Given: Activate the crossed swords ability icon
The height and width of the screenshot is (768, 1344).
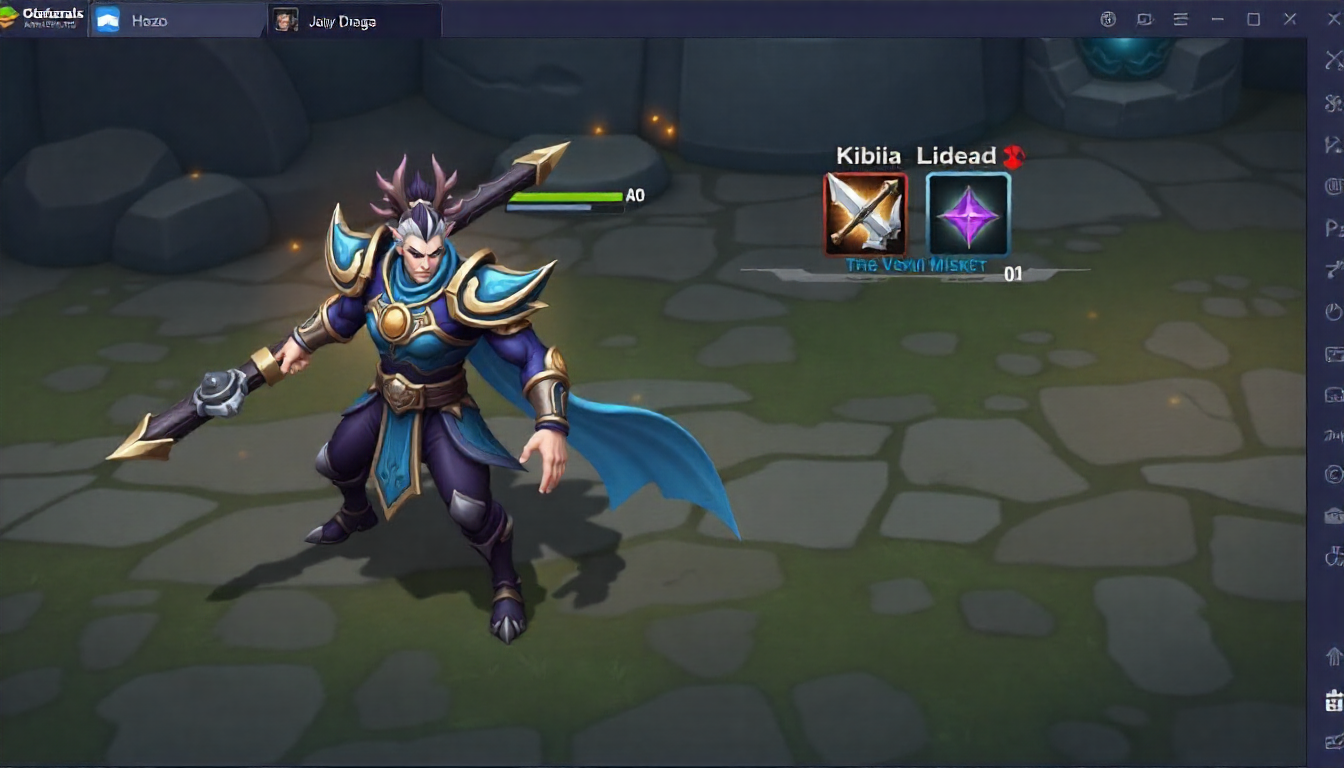Looking at the screenshot, I should (x=865, y=214).
